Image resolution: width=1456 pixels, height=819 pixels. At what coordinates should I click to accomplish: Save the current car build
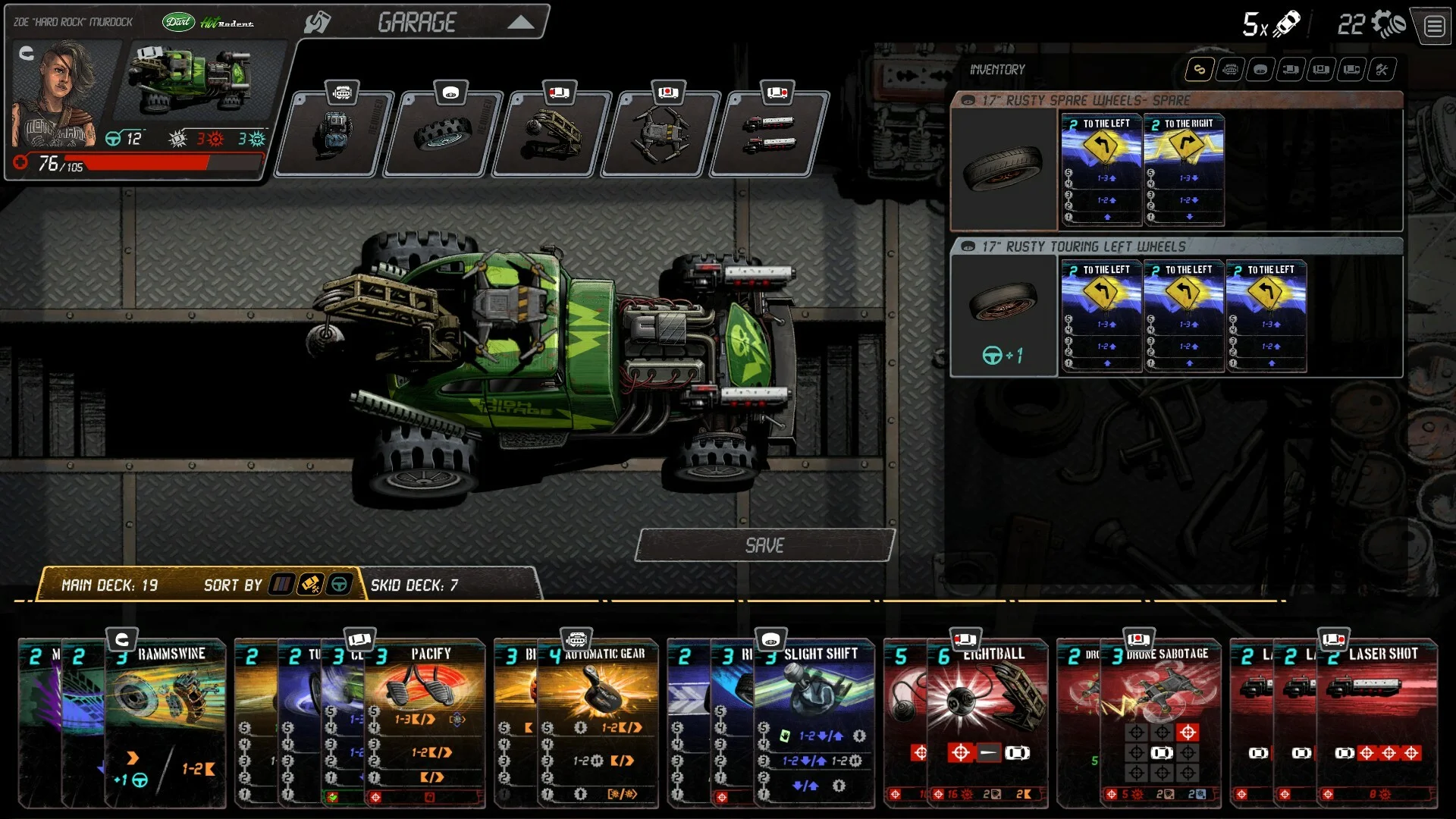[x=764, y=545]
